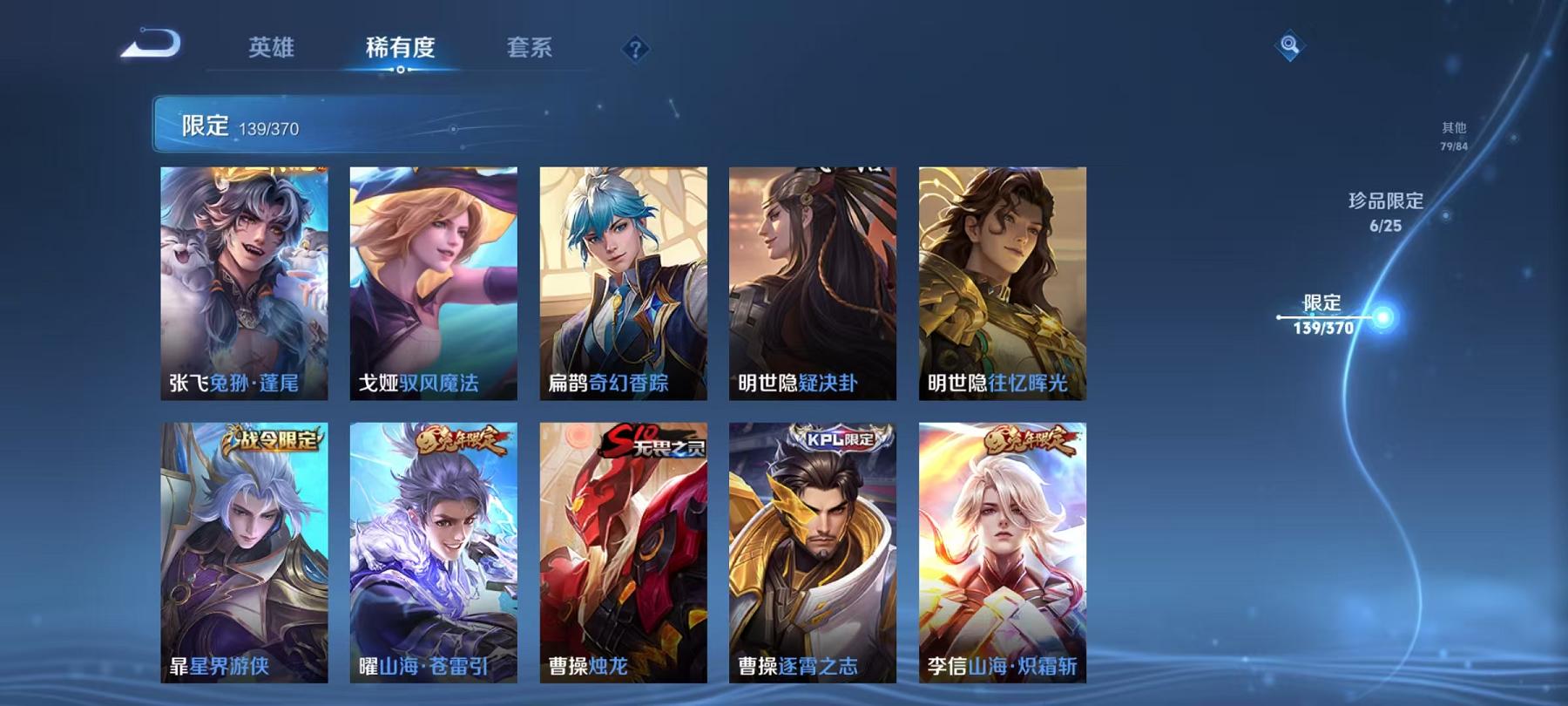Switch to the 英雄 tab

(x=272, y=50)
